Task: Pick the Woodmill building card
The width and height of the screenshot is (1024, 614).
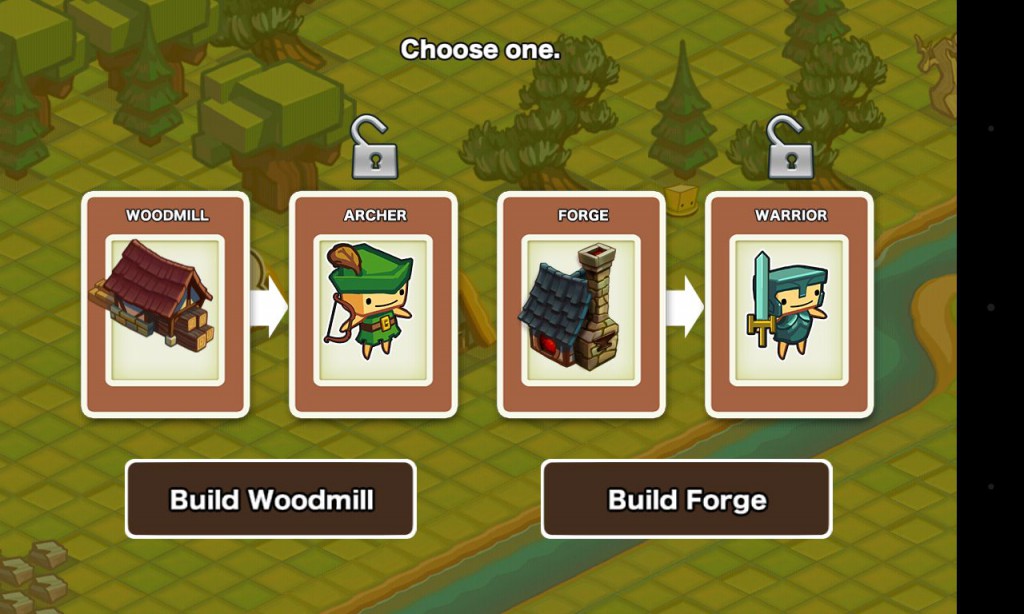Action: [165, 305]
